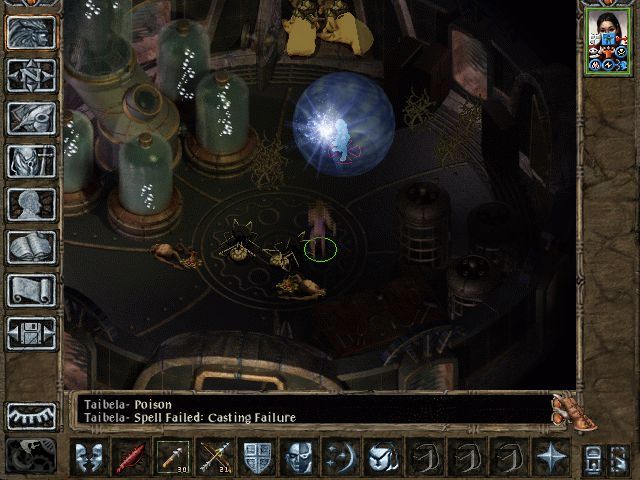Click the return-to-game button atop the sidebar
Image resolution: width=640 pixels, height=480 pixels.
point(31,31)
